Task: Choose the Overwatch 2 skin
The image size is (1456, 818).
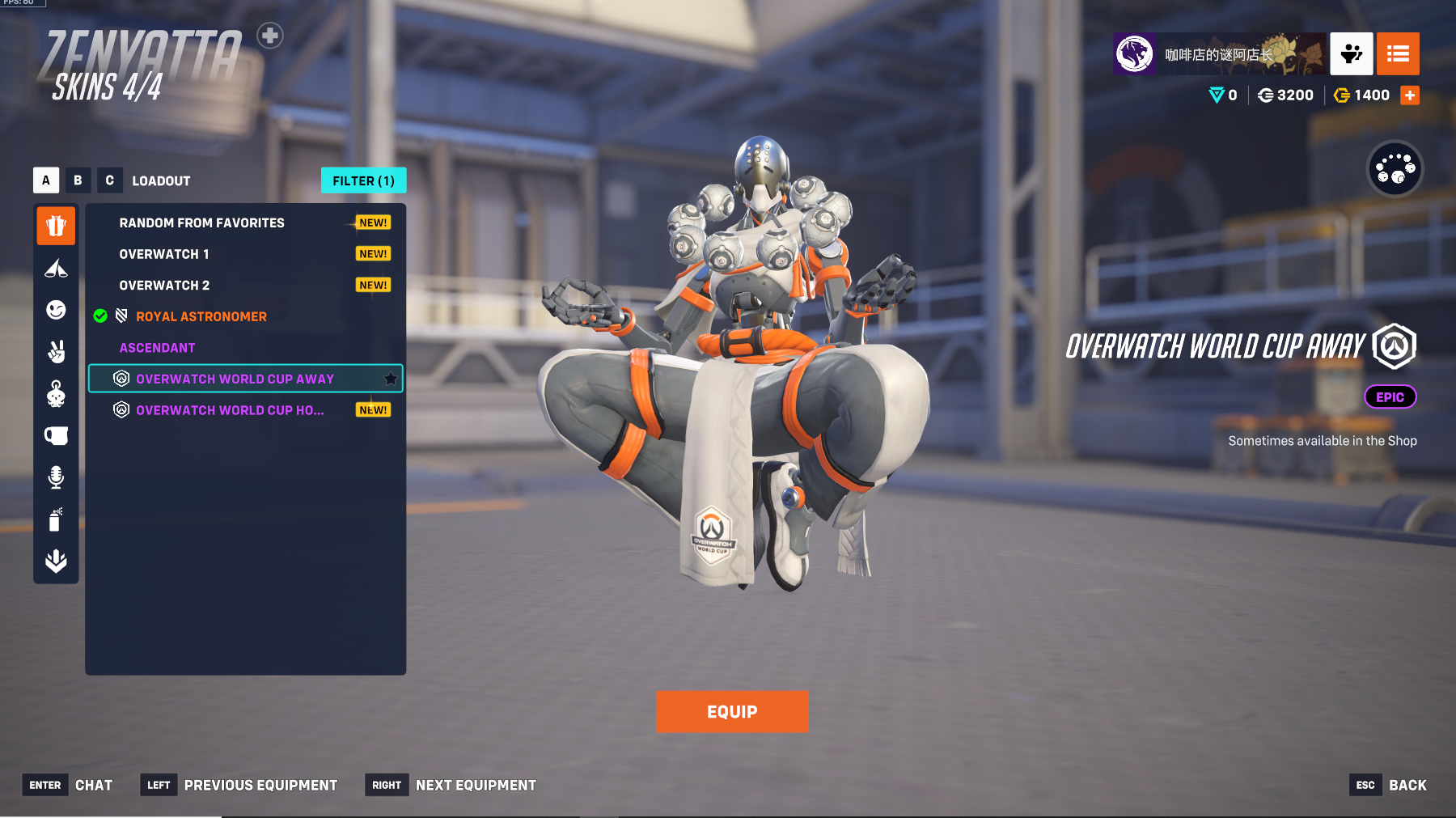Action: coord(164,286)
